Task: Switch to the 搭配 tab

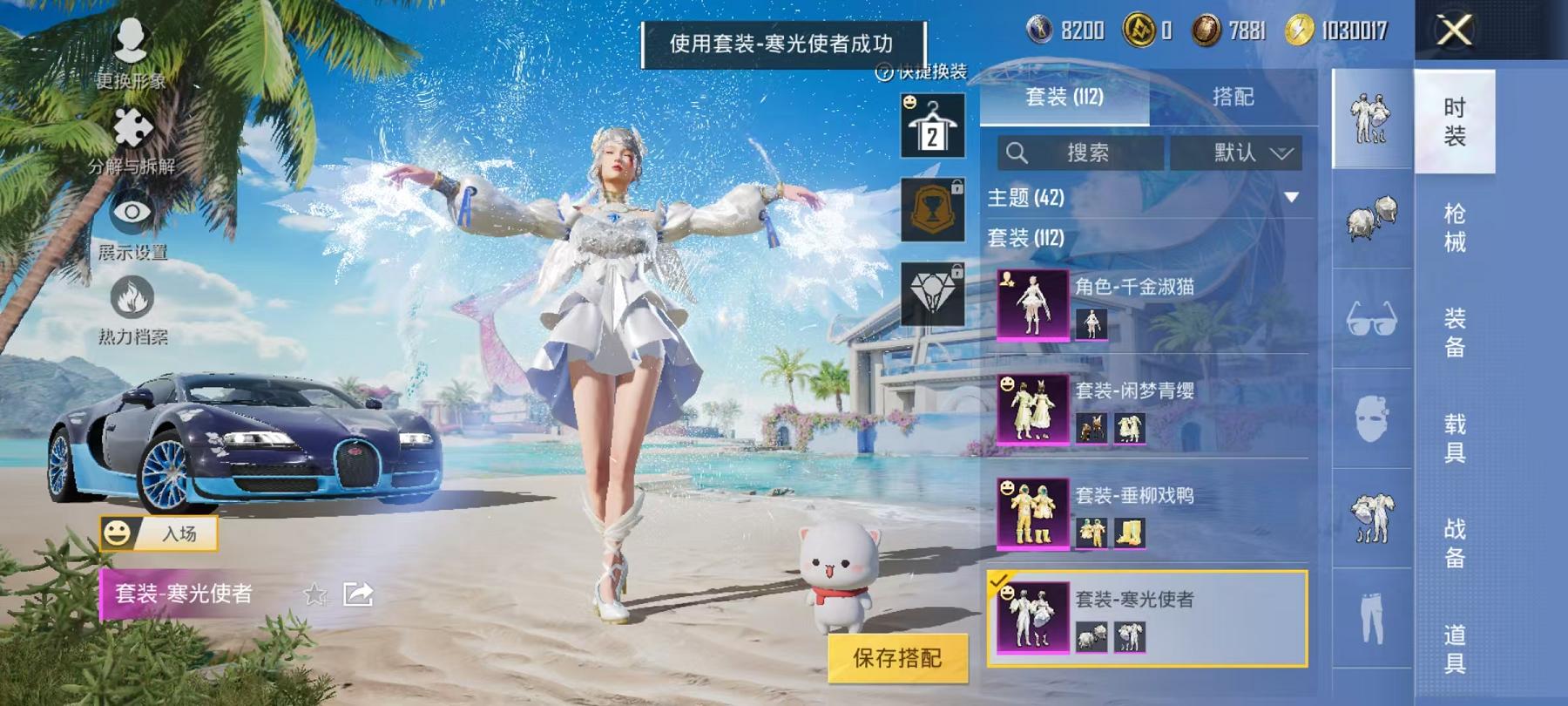Action: click(x=1233, y=98)
